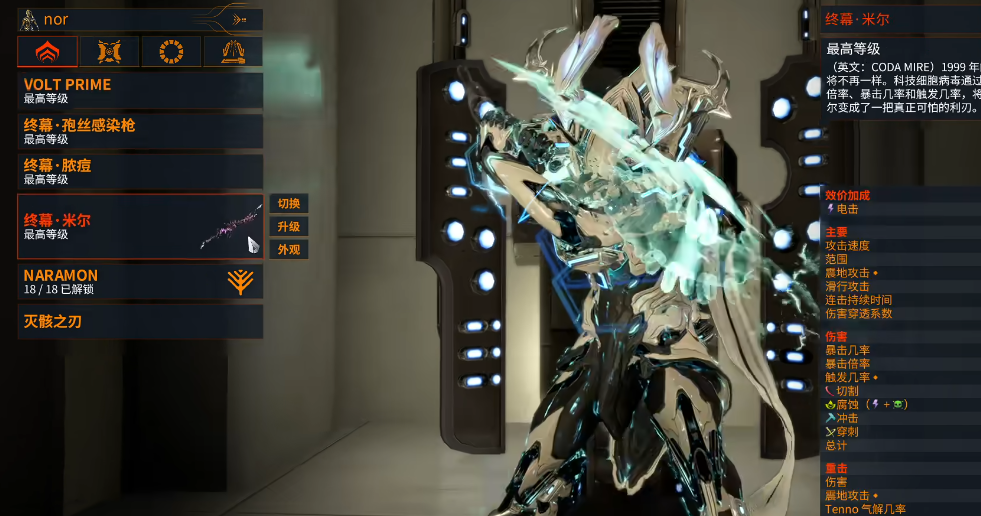981x516 pixels.
Task: Choose the 终幕·泡丝感染枪 primary weapon slot
Action: coord(140,131)
